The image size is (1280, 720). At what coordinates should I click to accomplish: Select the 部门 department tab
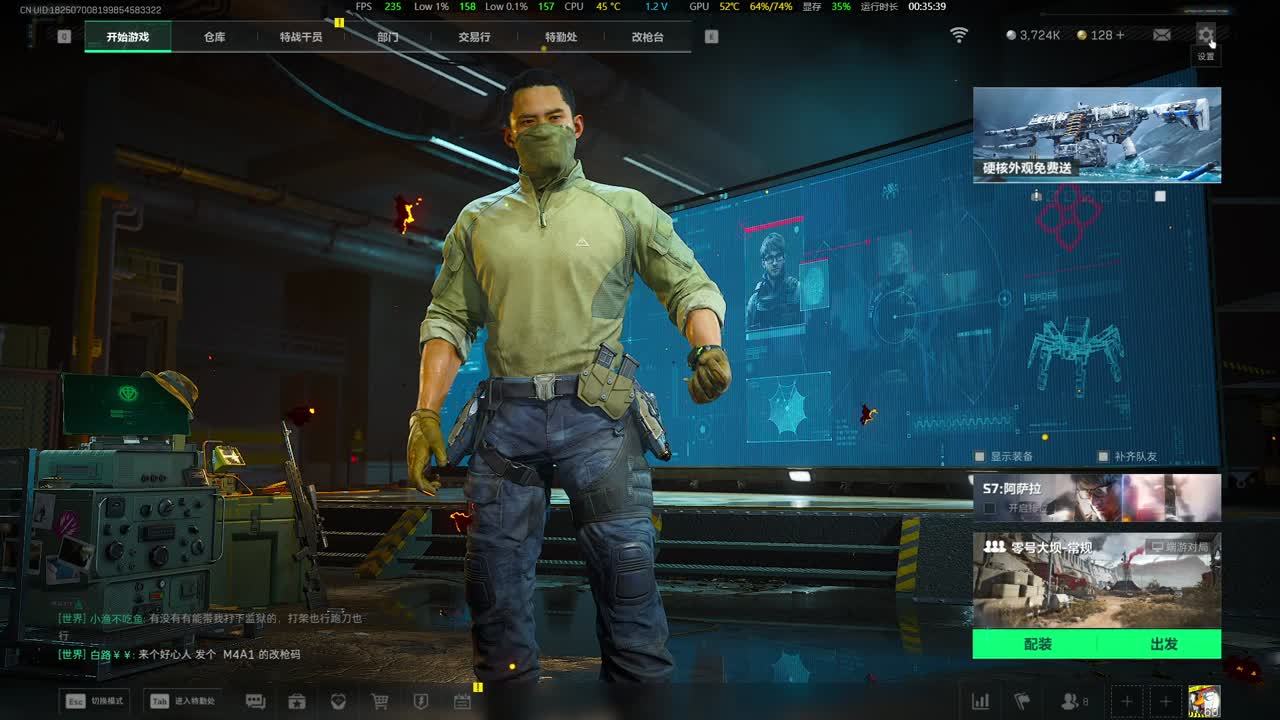pos(388,37)
